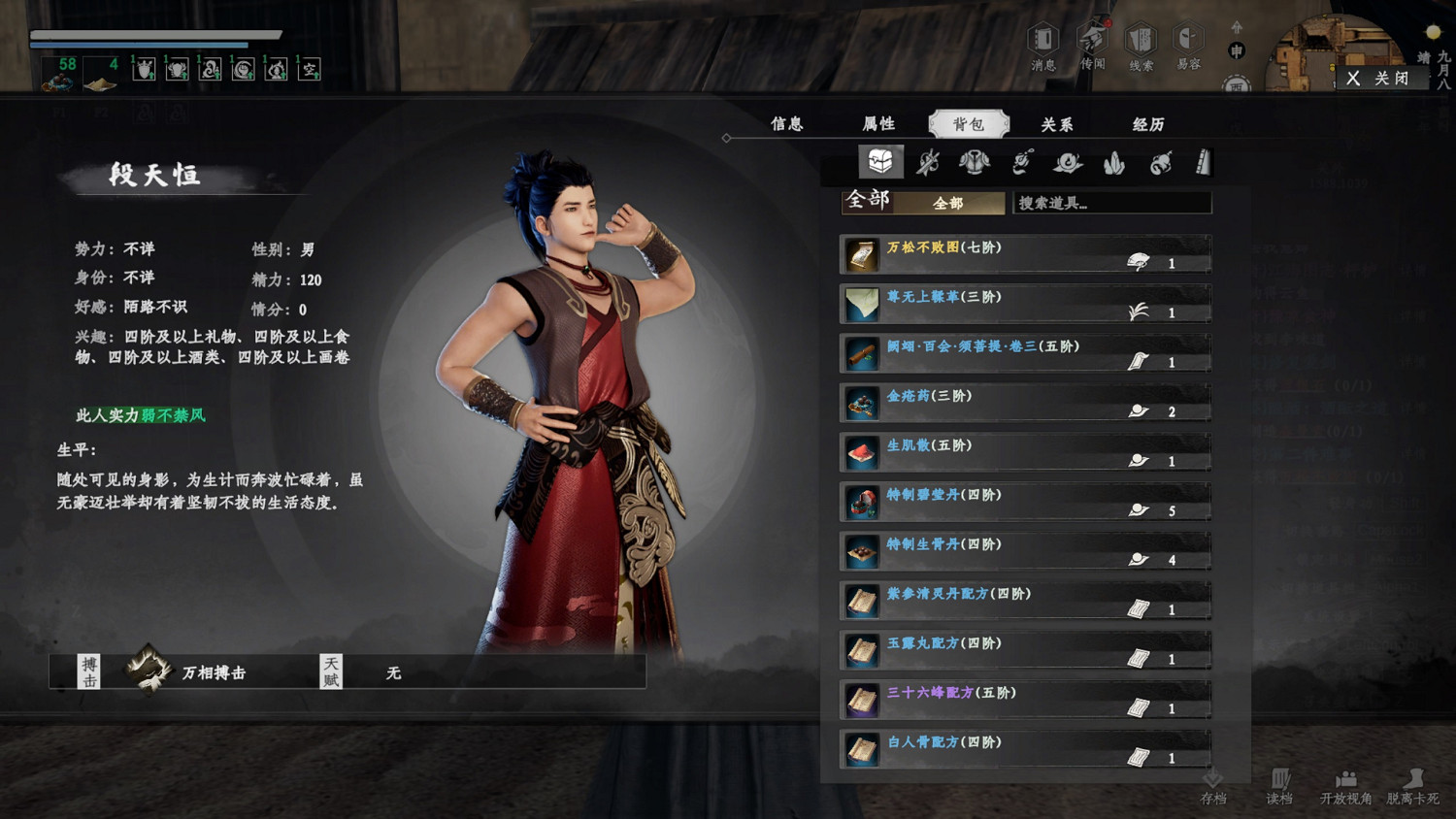Click the 存档 save button

click(x=1213, y=787)
